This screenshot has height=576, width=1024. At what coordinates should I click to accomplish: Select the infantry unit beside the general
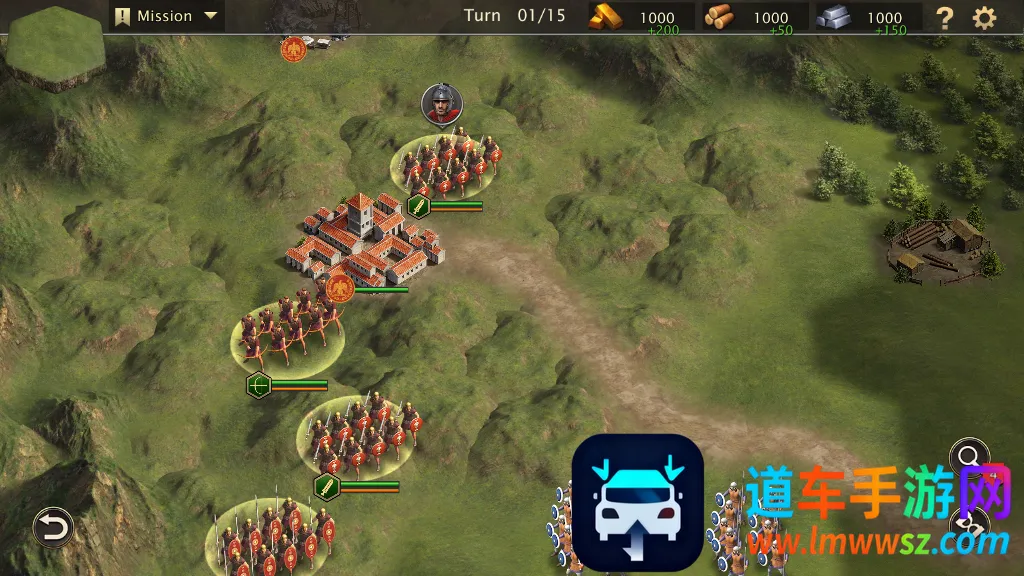(447, 165)
